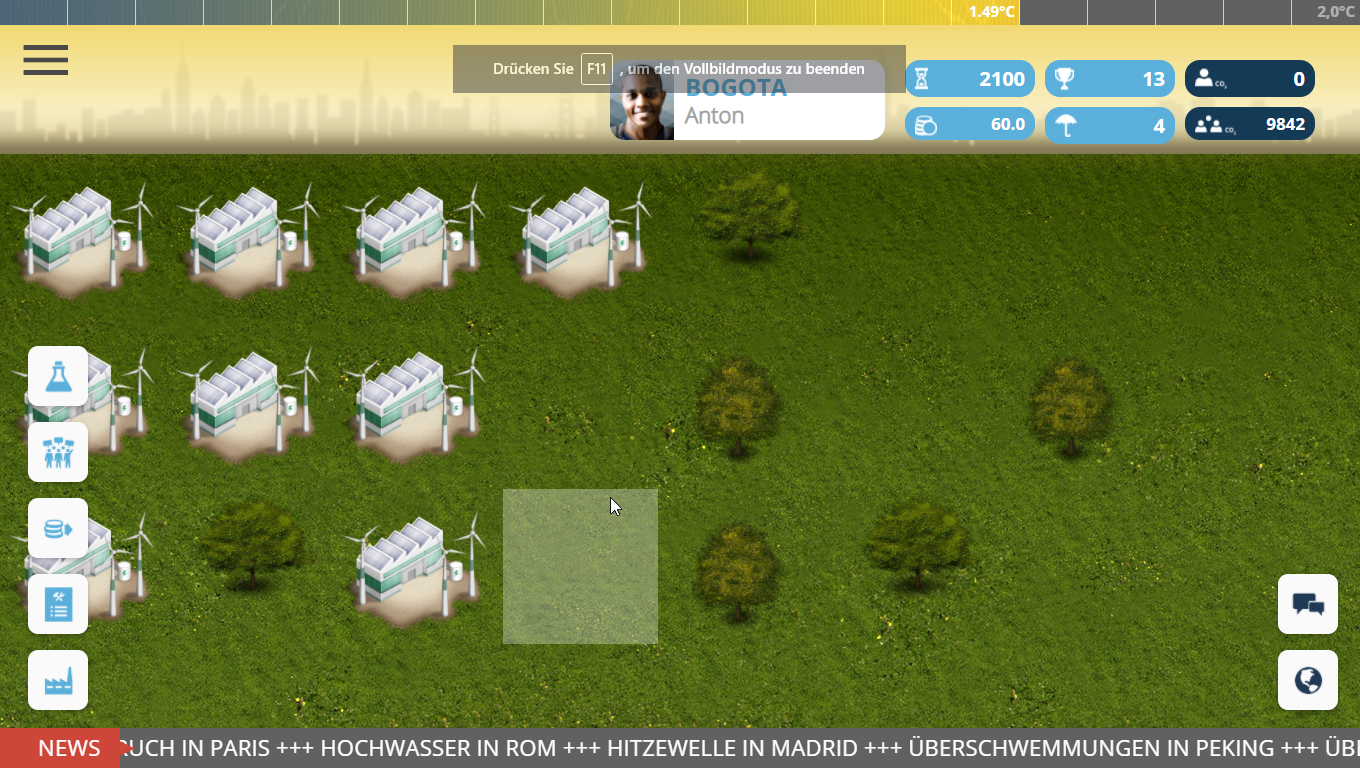1360x768 pixels.
Task: Open the tools checklist panel
Action: (x=58, y=604)
